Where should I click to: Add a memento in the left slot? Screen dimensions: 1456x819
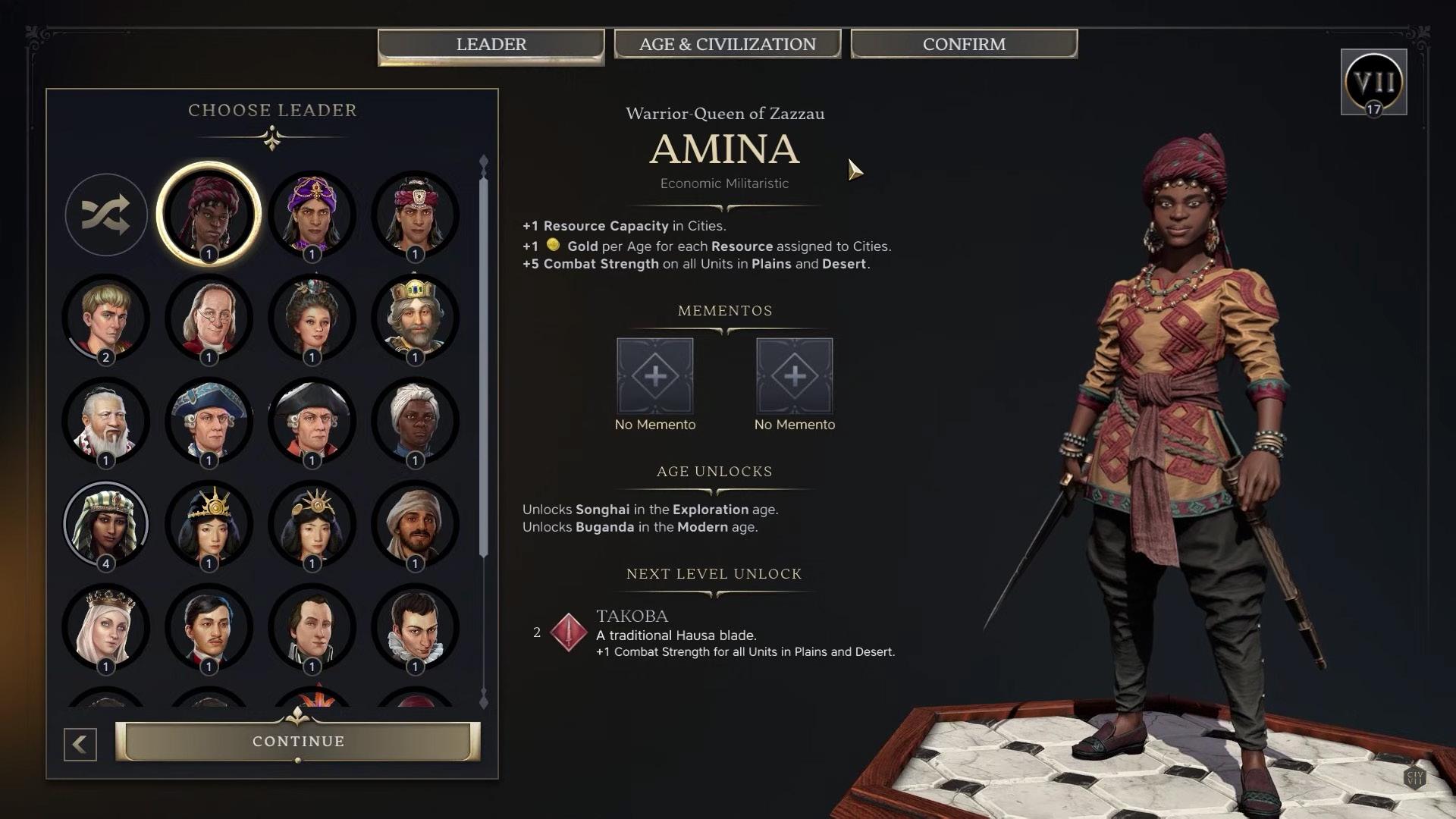pos(655,376)
